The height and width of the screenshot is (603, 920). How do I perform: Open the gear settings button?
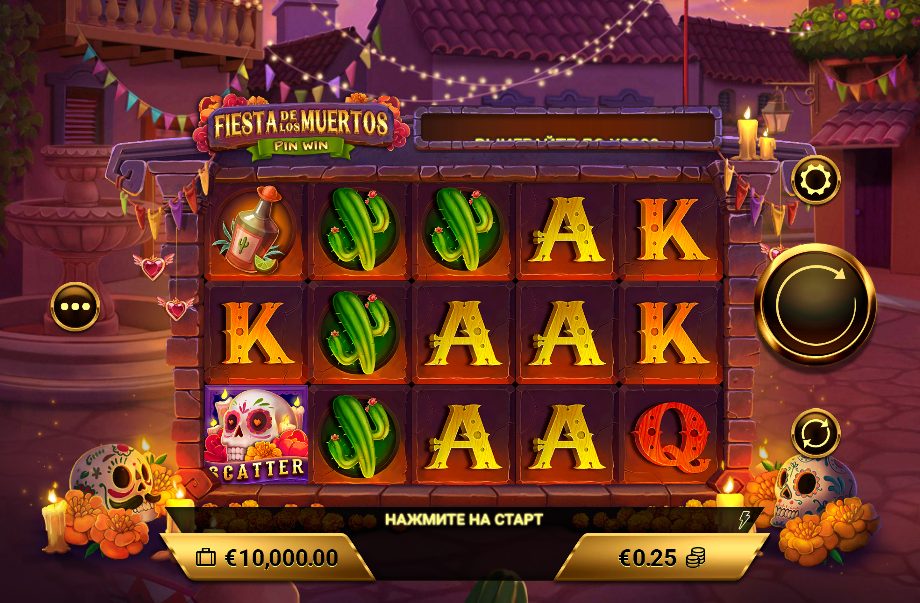815,180
